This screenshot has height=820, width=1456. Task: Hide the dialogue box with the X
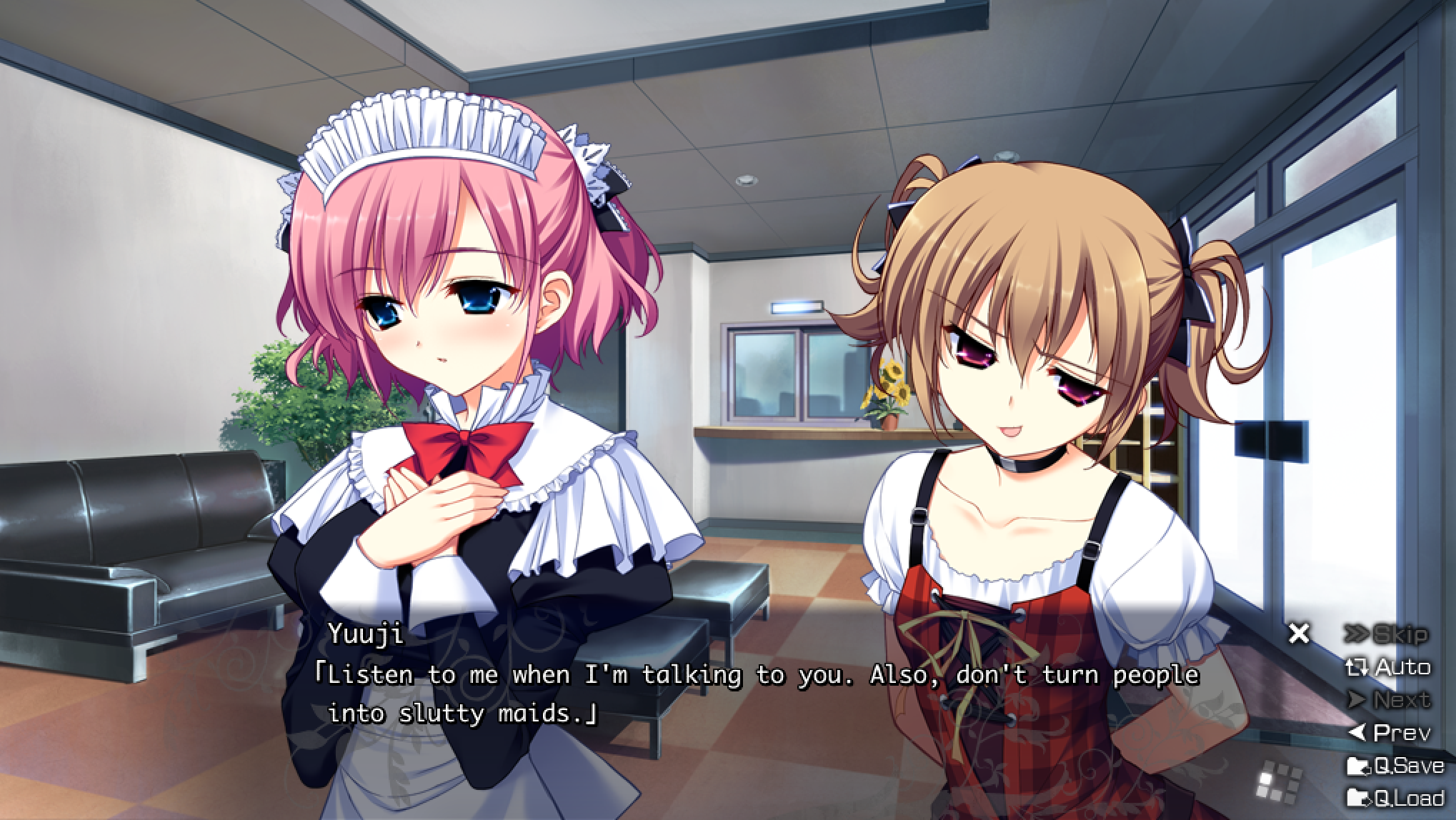1299,634
